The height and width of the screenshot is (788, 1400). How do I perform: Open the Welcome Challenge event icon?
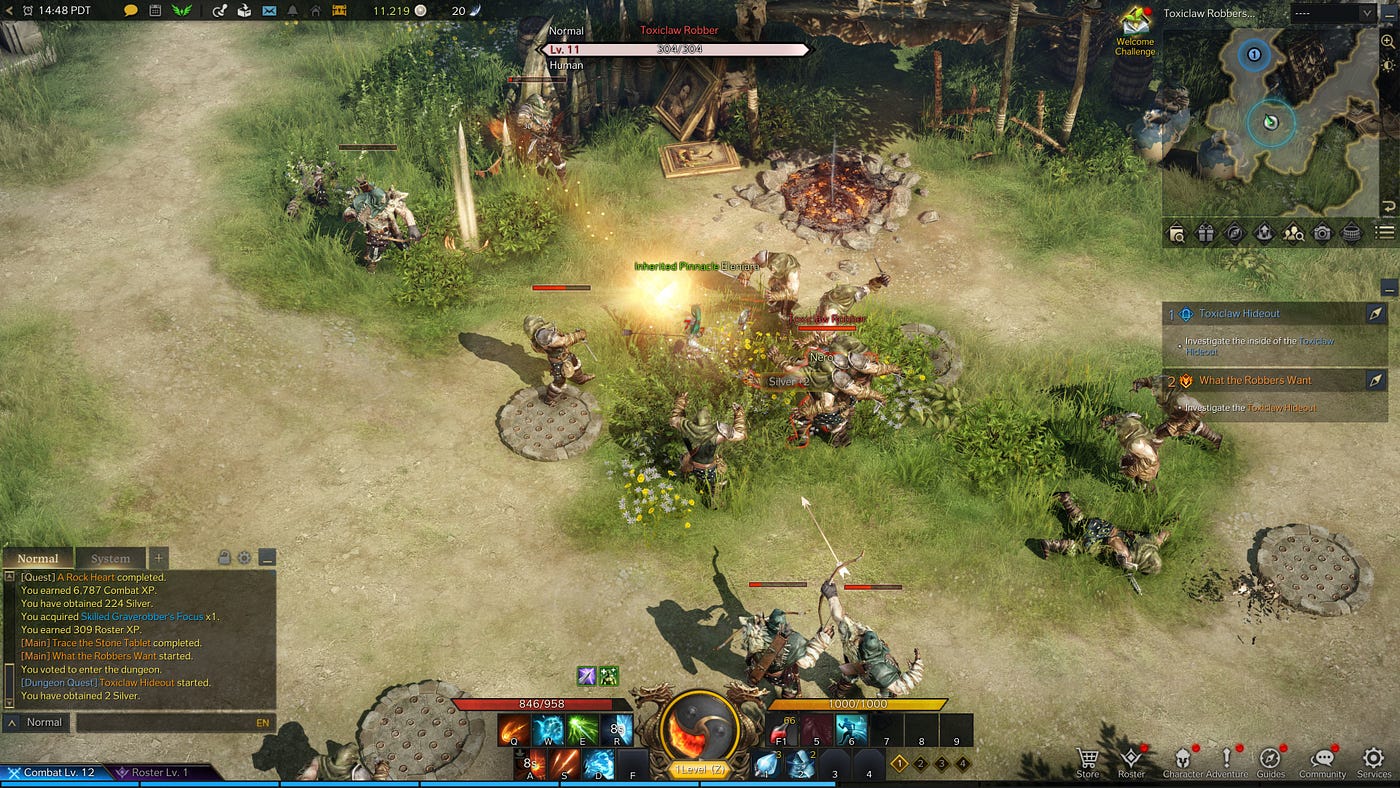pos(1135,30)
